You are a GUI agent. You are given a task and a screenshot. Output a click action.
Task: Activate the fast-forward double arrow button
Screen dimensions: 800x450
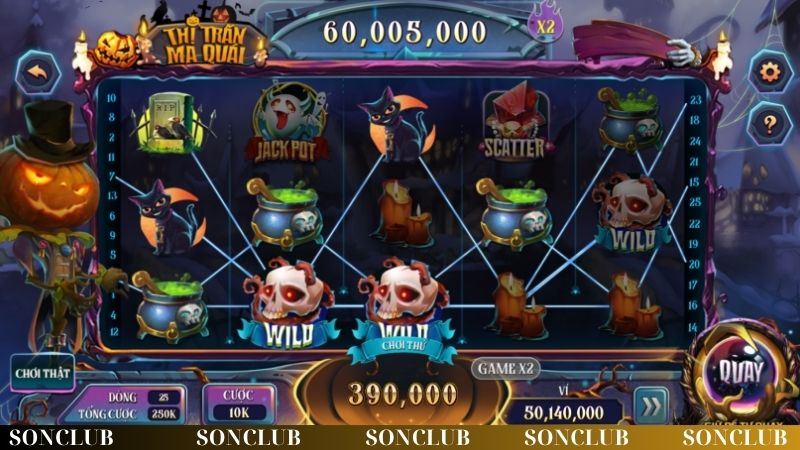[651, 407]
